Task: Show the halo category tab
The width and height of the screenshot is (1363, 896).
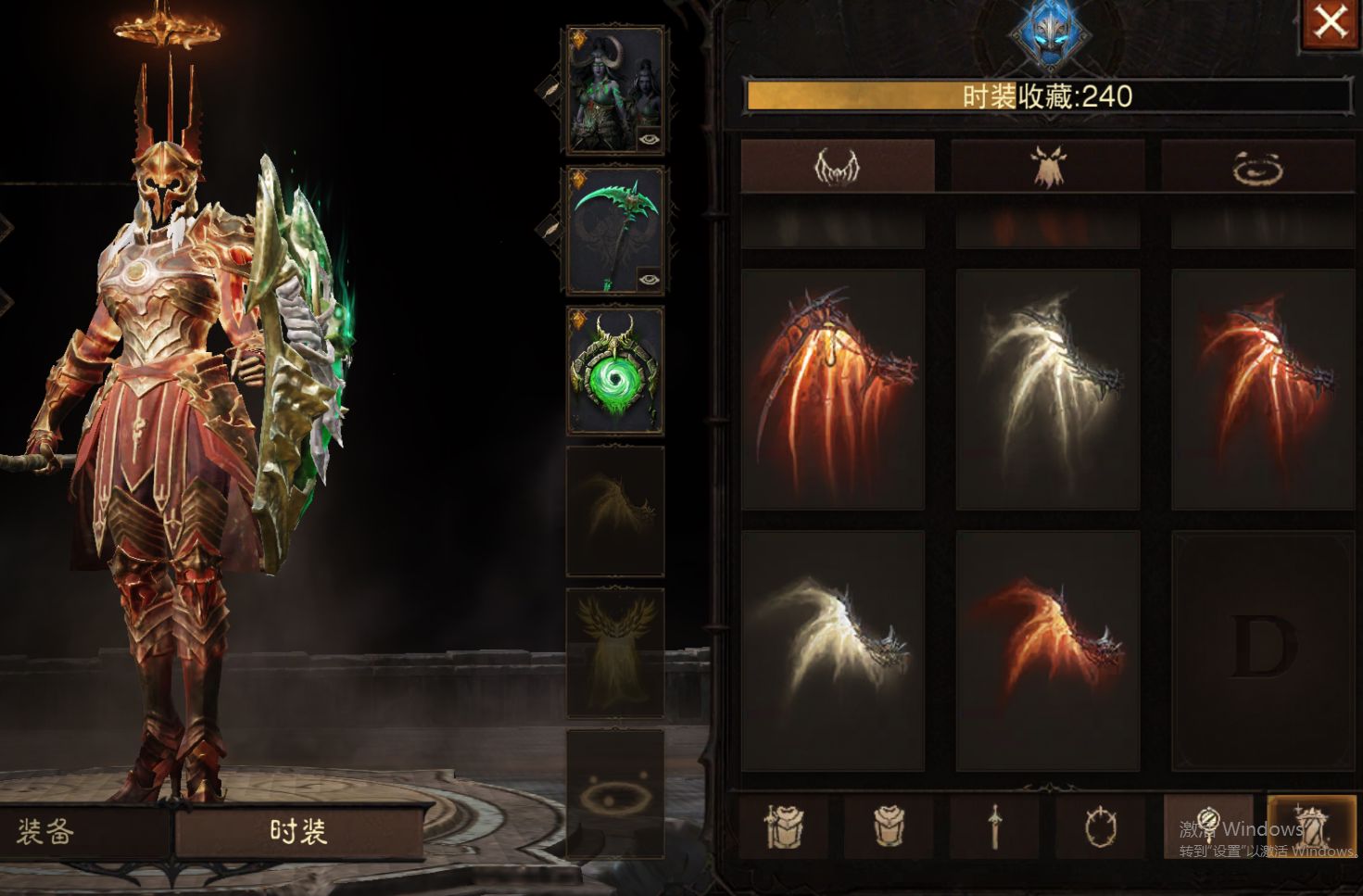Action: 1258,167
